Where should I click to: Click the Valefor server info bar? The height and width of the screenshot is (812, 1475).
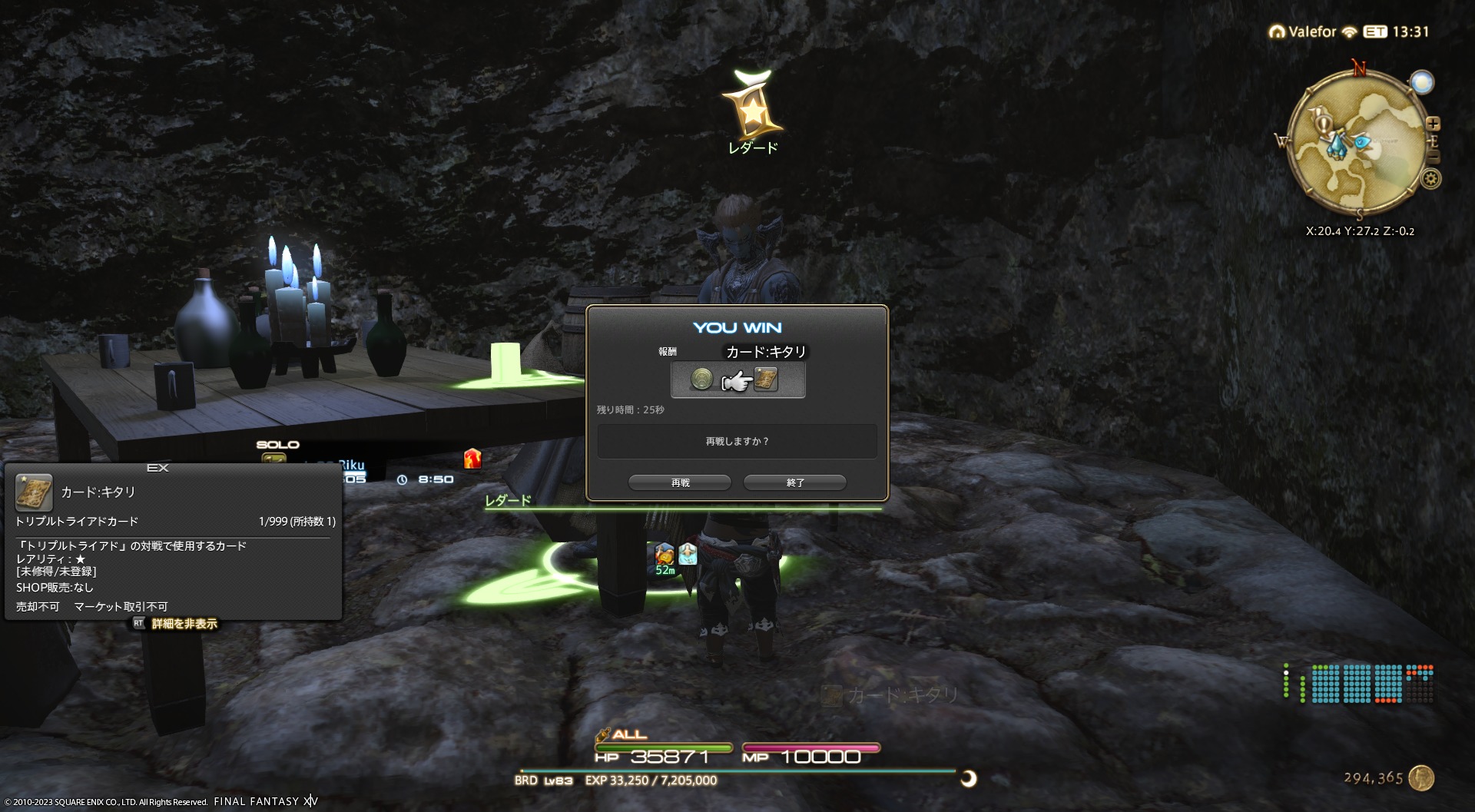[x=1313, y=31]
